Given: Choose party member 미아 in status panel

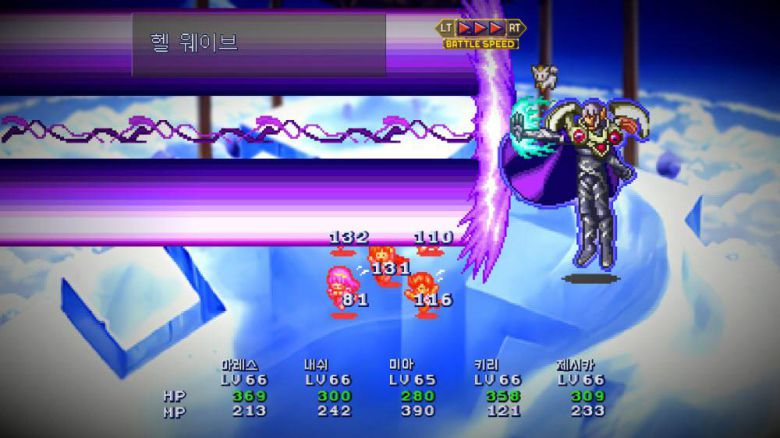Looking at the screenshot, I should 400,365.
